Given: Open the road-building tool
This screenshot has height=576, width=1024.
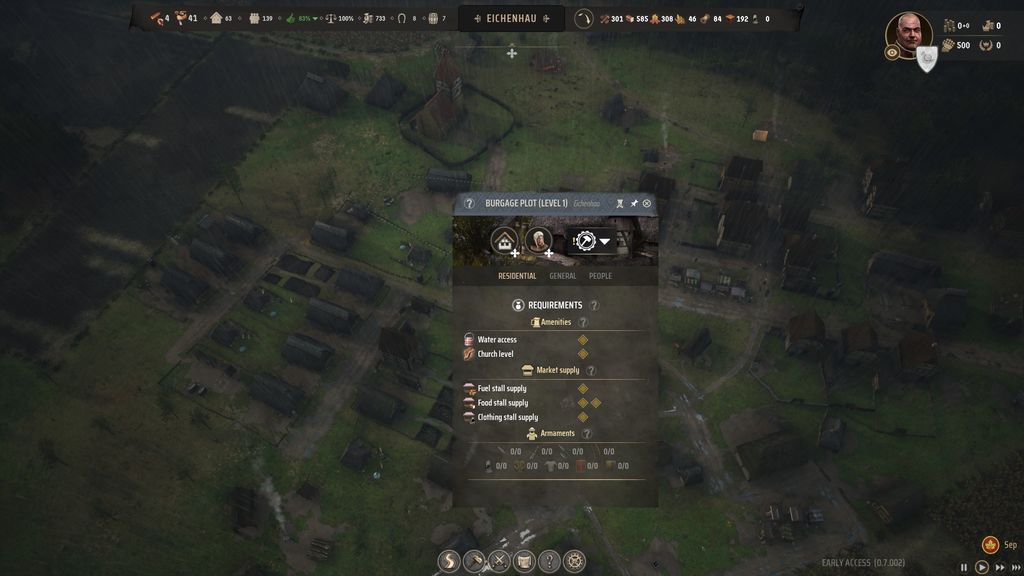Looking at the screenshot, I should pyautogui.click(x=450, y=562).
